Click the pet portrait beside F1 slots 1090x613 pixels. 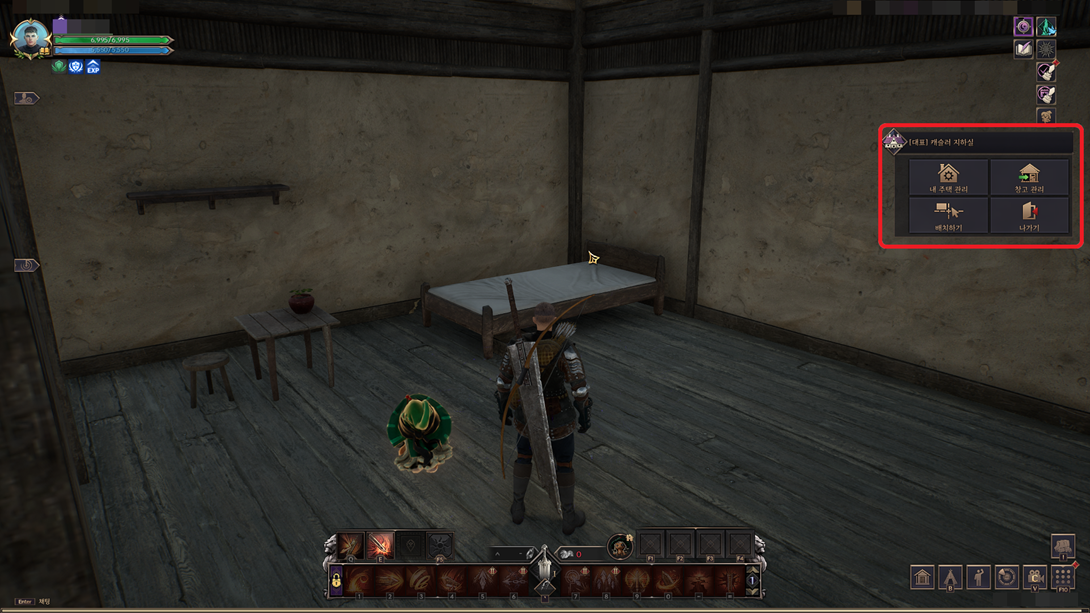coord(620,547)
